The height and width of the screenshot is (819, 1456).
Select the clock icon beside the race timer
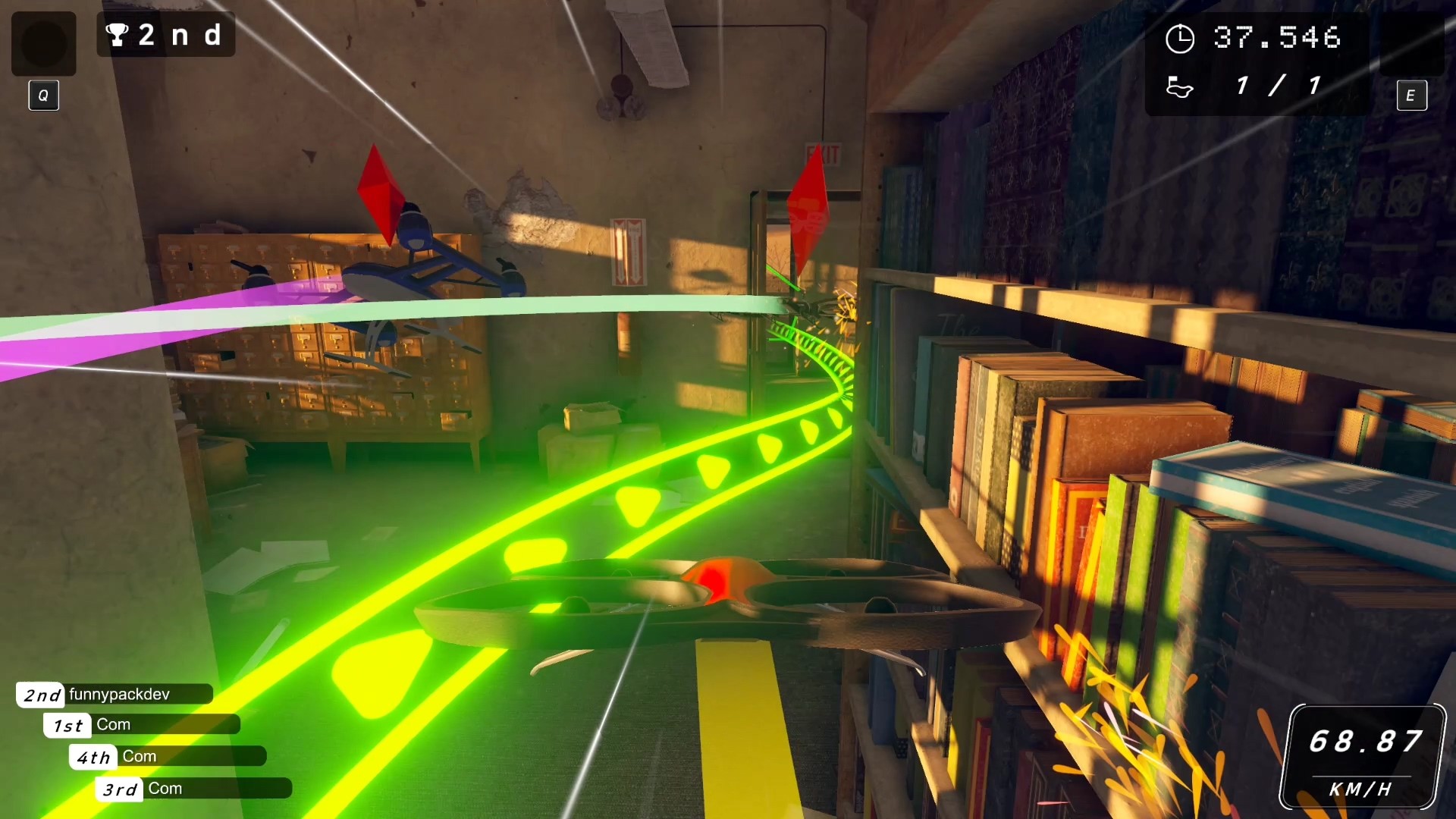(x=1182, y=37)
